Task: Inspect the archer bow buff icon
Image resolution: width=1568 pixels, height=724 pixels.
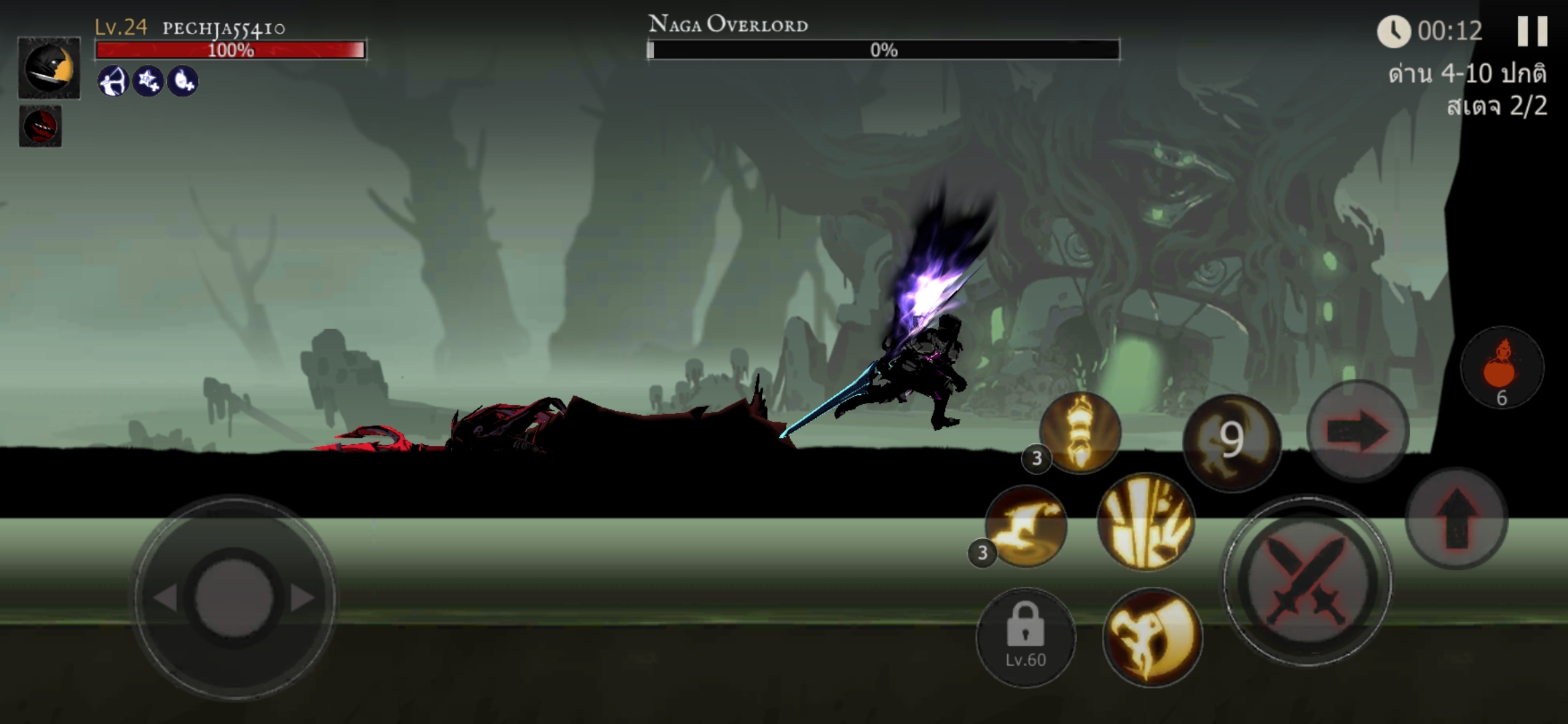Action: click(x=113, y=81)
